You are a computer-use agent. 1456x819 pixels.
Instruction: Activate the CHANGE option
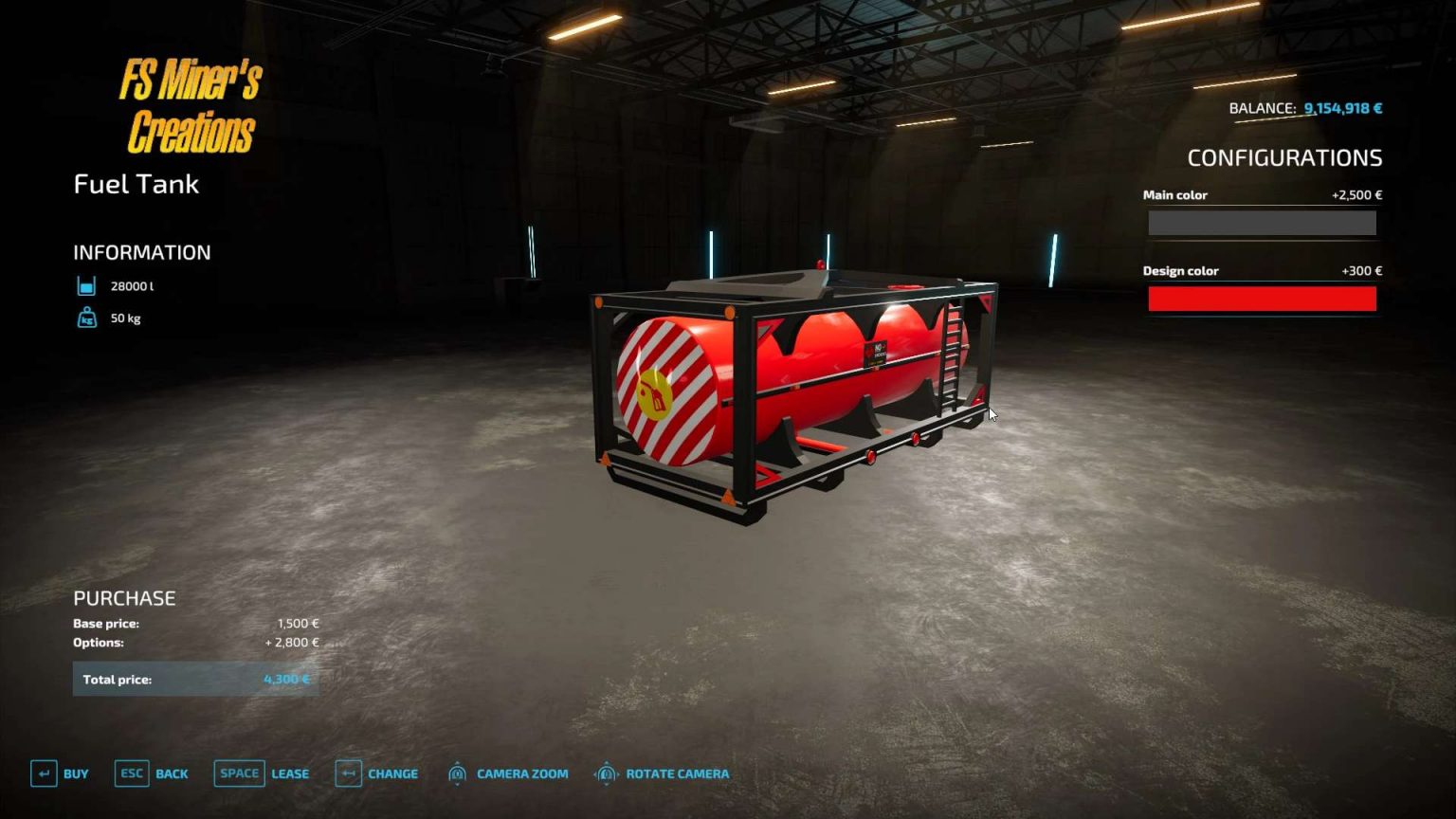391,773
